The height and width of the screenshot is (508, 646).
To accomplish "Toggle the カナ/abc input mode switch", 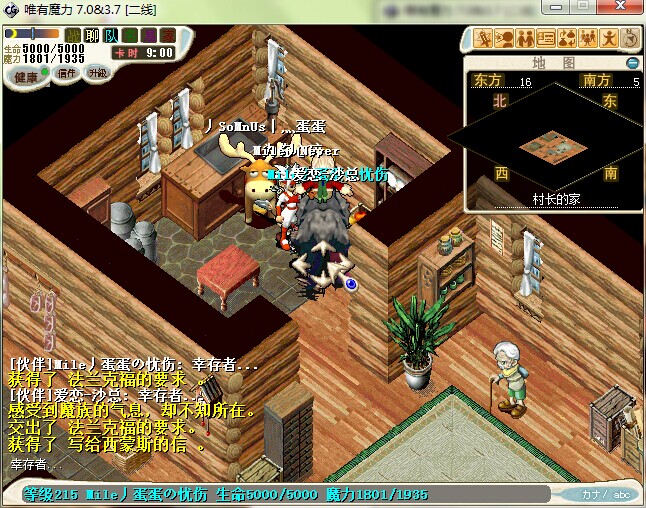I will 607,494.
